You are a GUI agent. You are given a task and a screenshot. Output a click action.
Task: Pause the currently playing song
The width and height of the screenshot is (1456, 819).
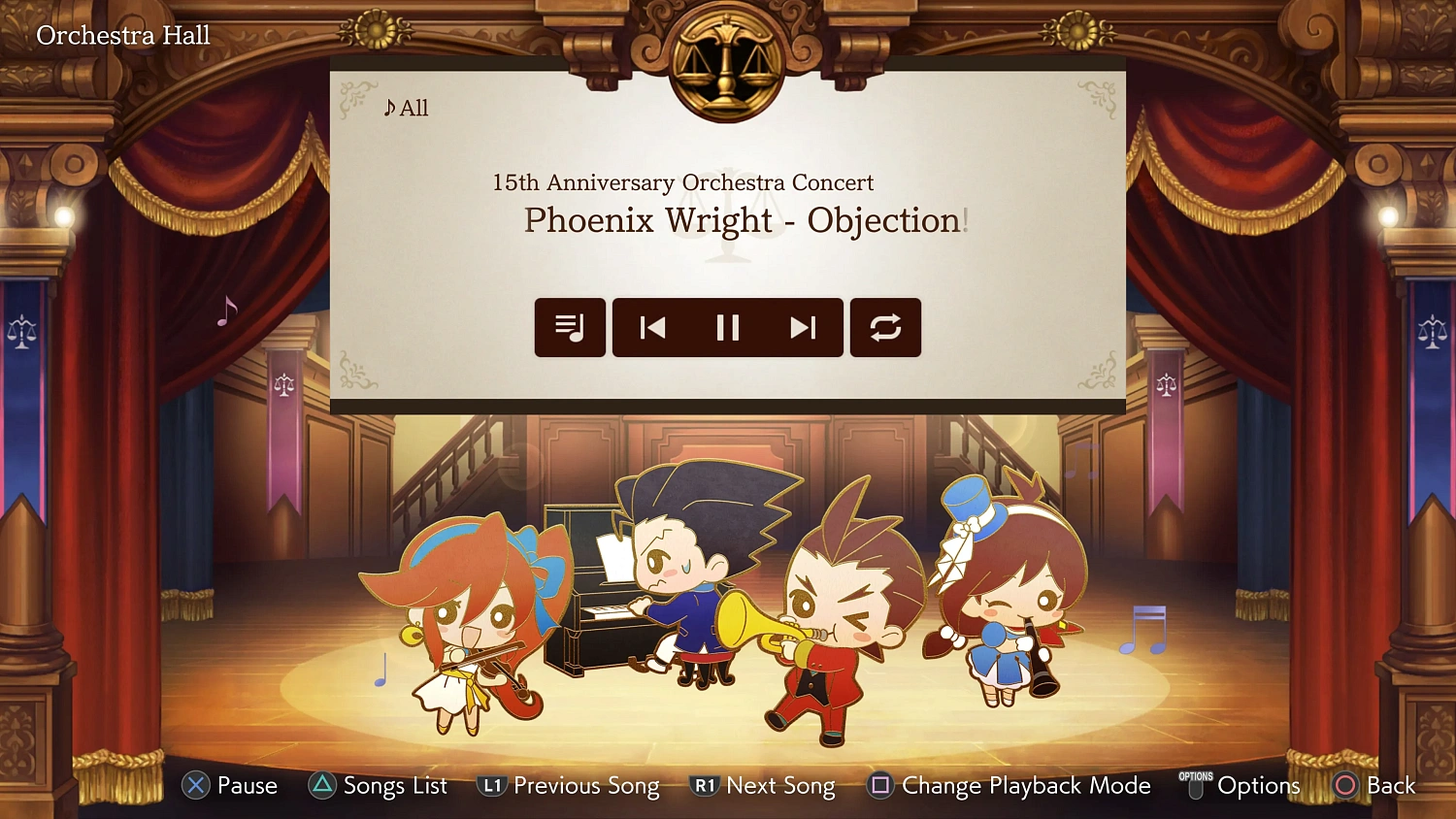pyautogui.click(x=728, y=328)
